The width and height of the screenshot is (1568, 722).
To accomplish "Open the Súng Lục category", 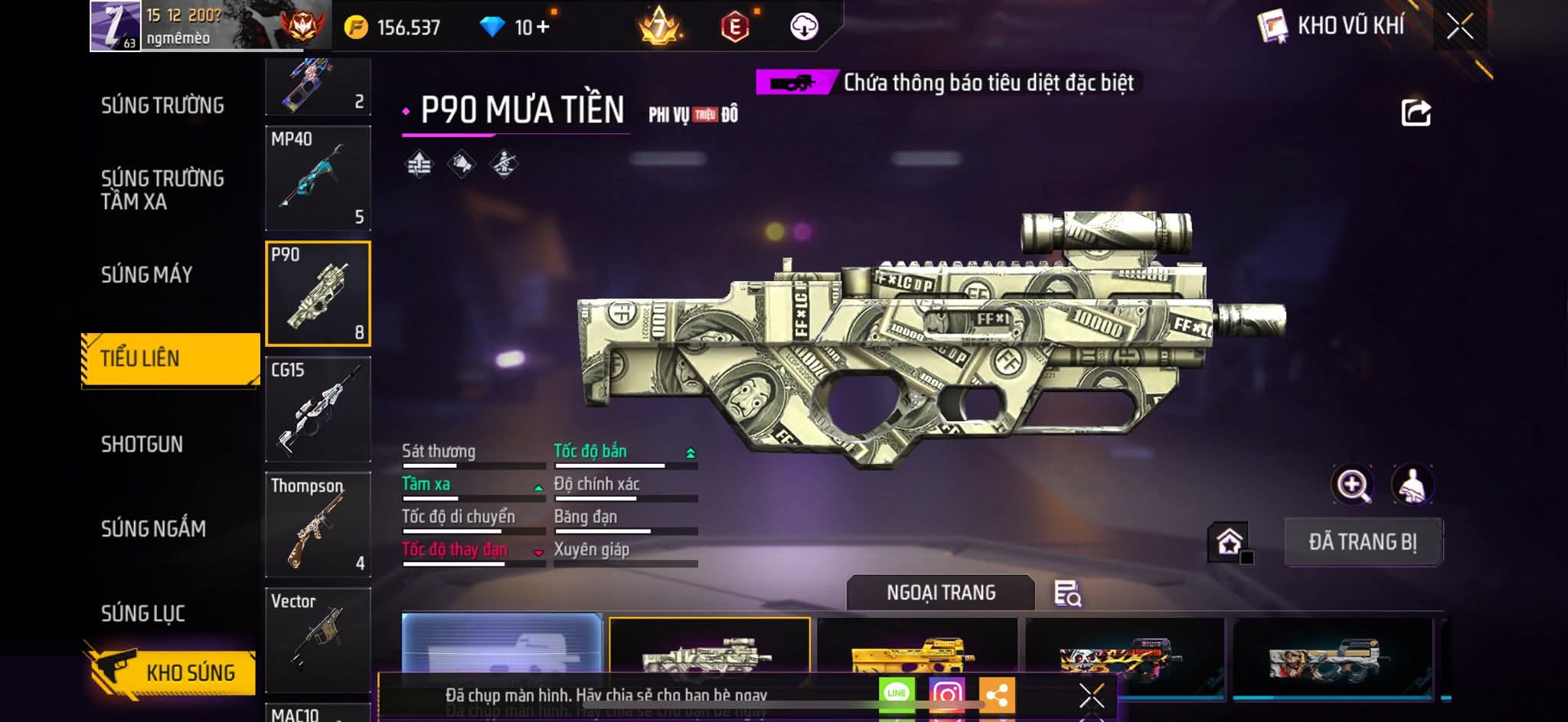I will click(x=143, y=613).
